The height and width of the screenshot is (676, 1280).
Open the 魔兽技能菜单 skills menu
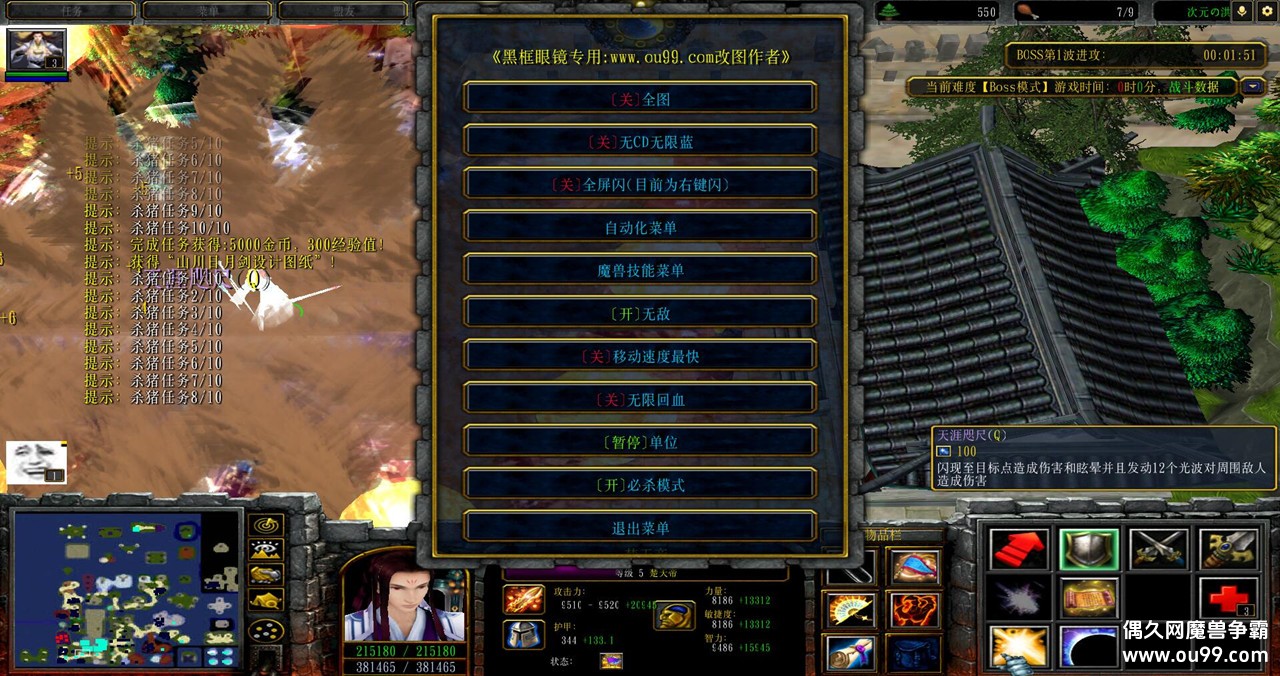(640, 271)
